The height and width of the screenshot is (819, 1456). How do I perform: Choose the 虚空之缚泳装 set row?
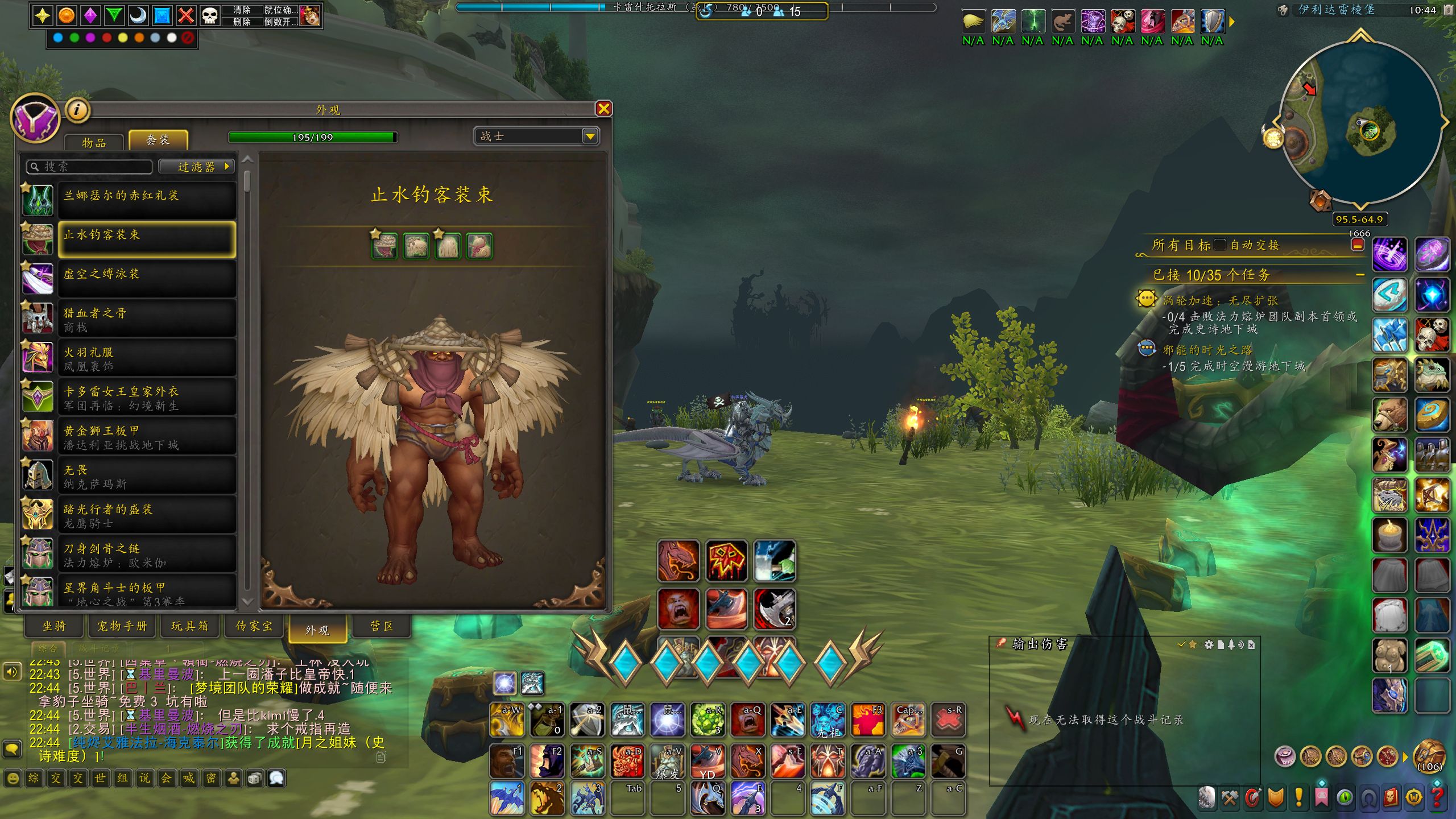tap(147, 278)
